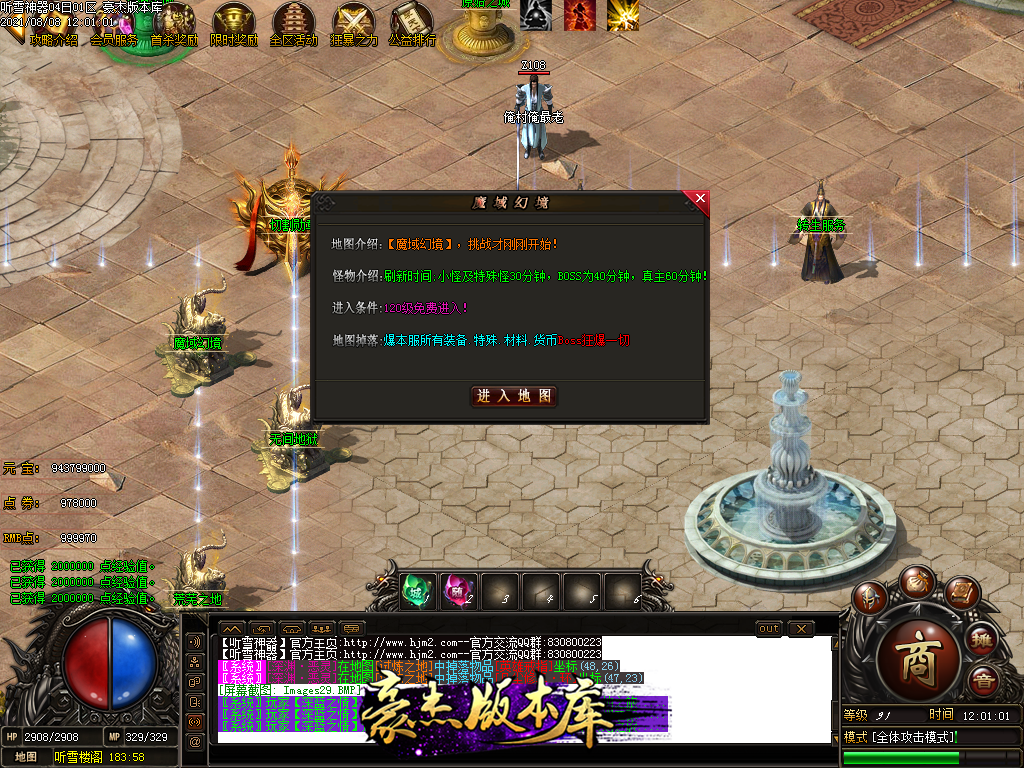
Task: Close the chat panel with its X button
Action: click(x=801, y=628)
